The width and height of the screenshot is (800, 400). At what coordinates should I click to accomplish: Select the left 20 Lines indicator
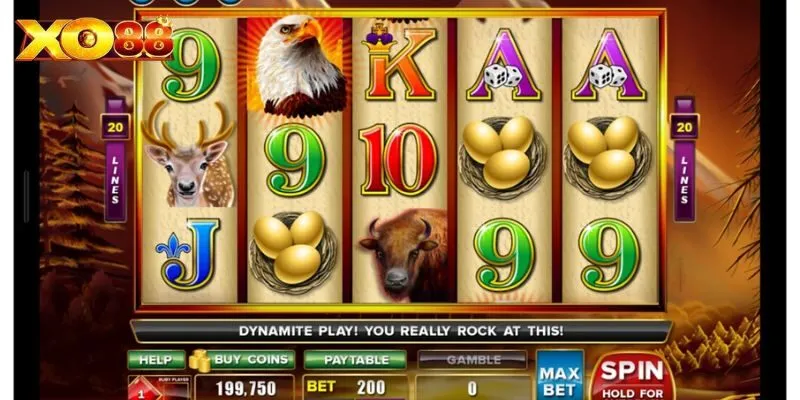coord(113,158)
